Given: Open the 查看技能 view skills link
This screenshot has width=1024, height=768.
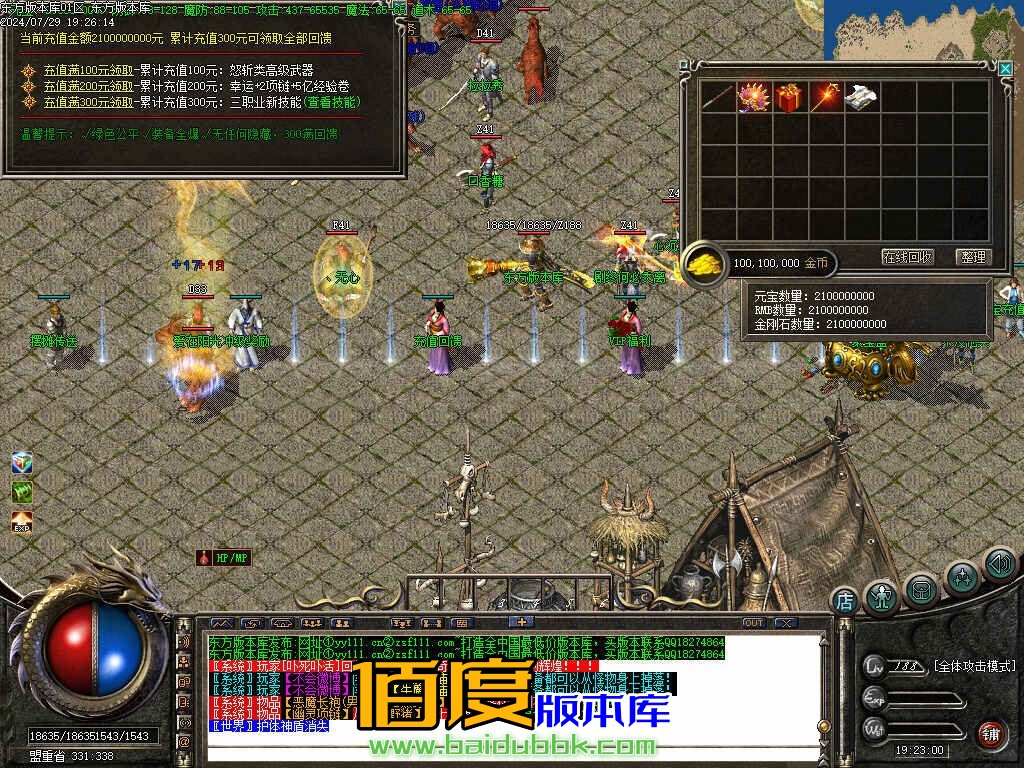Looking at the screenshot, I should pos(331,102).
